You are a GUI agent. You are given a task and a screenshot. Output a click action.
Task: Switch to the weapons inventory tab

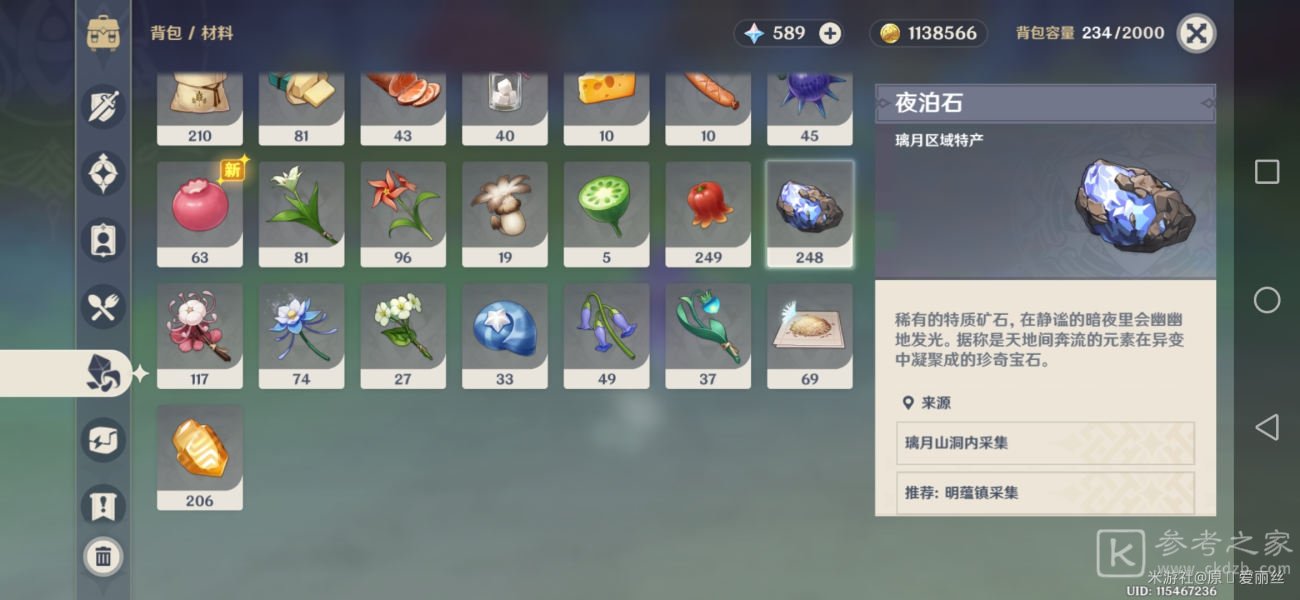pos(103,107)
